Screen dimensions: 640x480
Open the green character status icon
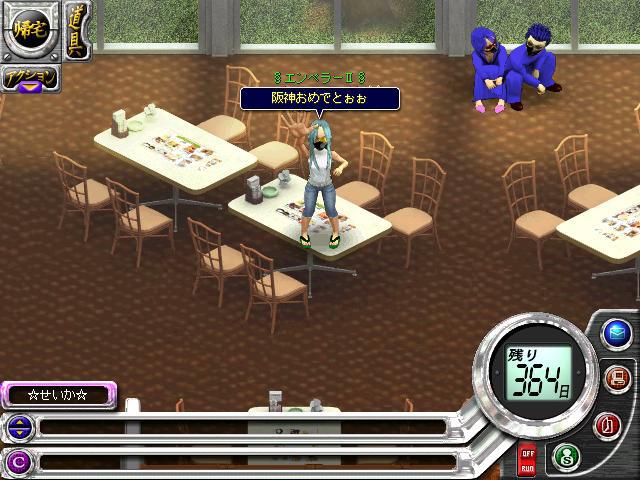click(x=564, y=454)
